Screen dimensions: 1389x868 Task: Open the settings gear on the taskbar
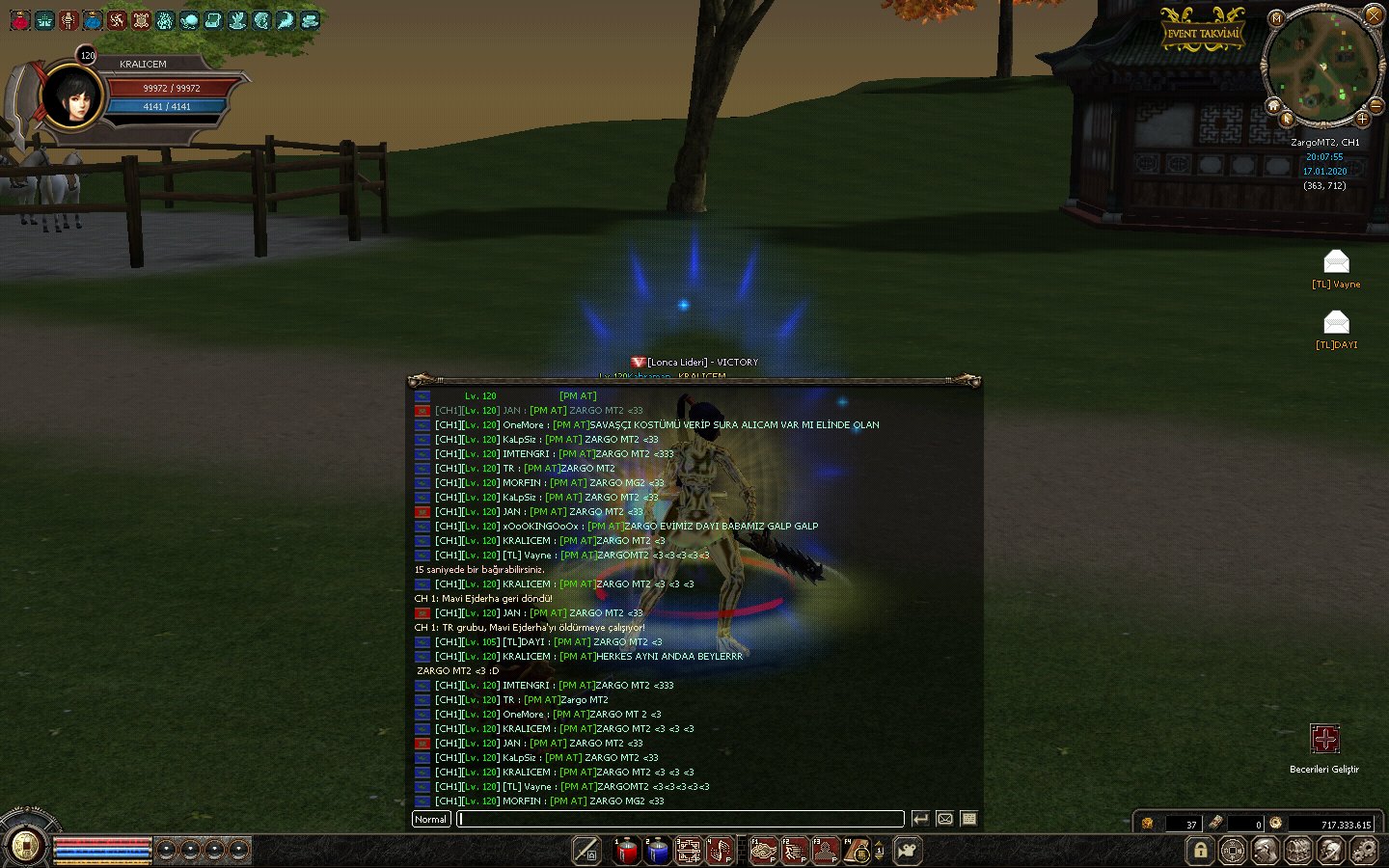pyautogui.click(x=1363, y=851)
